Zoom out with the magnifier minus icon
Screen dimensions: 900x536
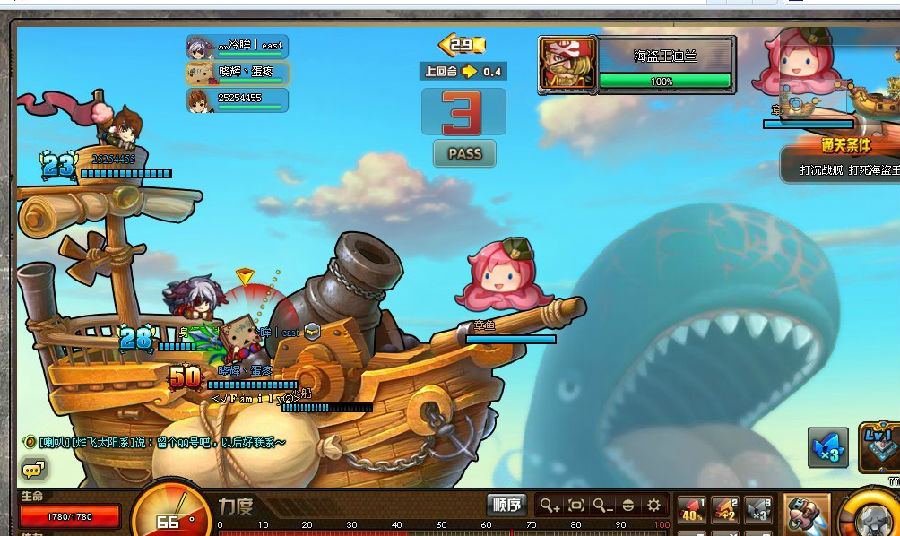click(602, 506)
